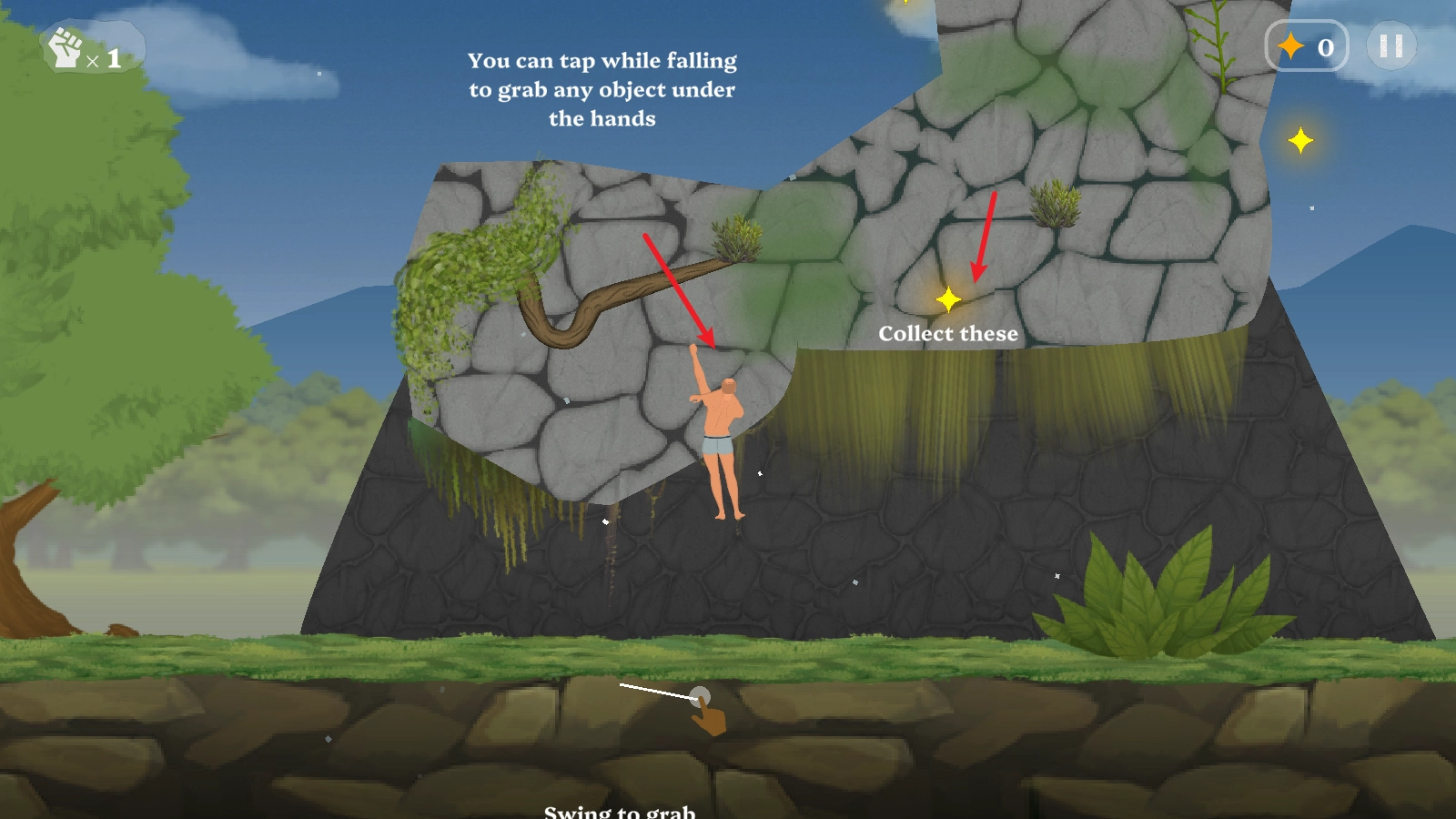
Task: Pause the game
Action: pos(1390,46)
